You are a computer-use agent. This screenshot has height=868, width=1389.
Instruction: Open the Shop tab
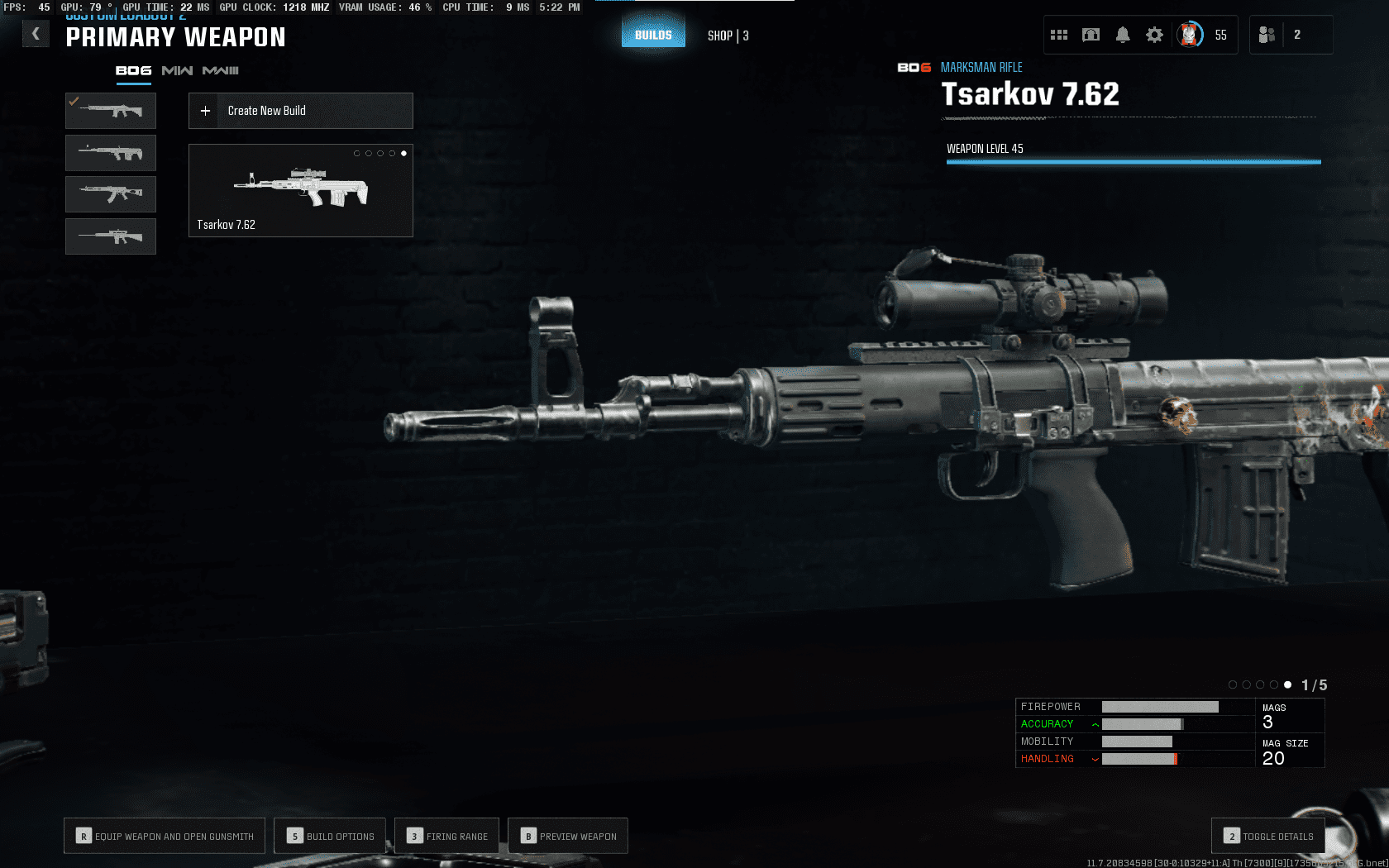click(728, 36)
